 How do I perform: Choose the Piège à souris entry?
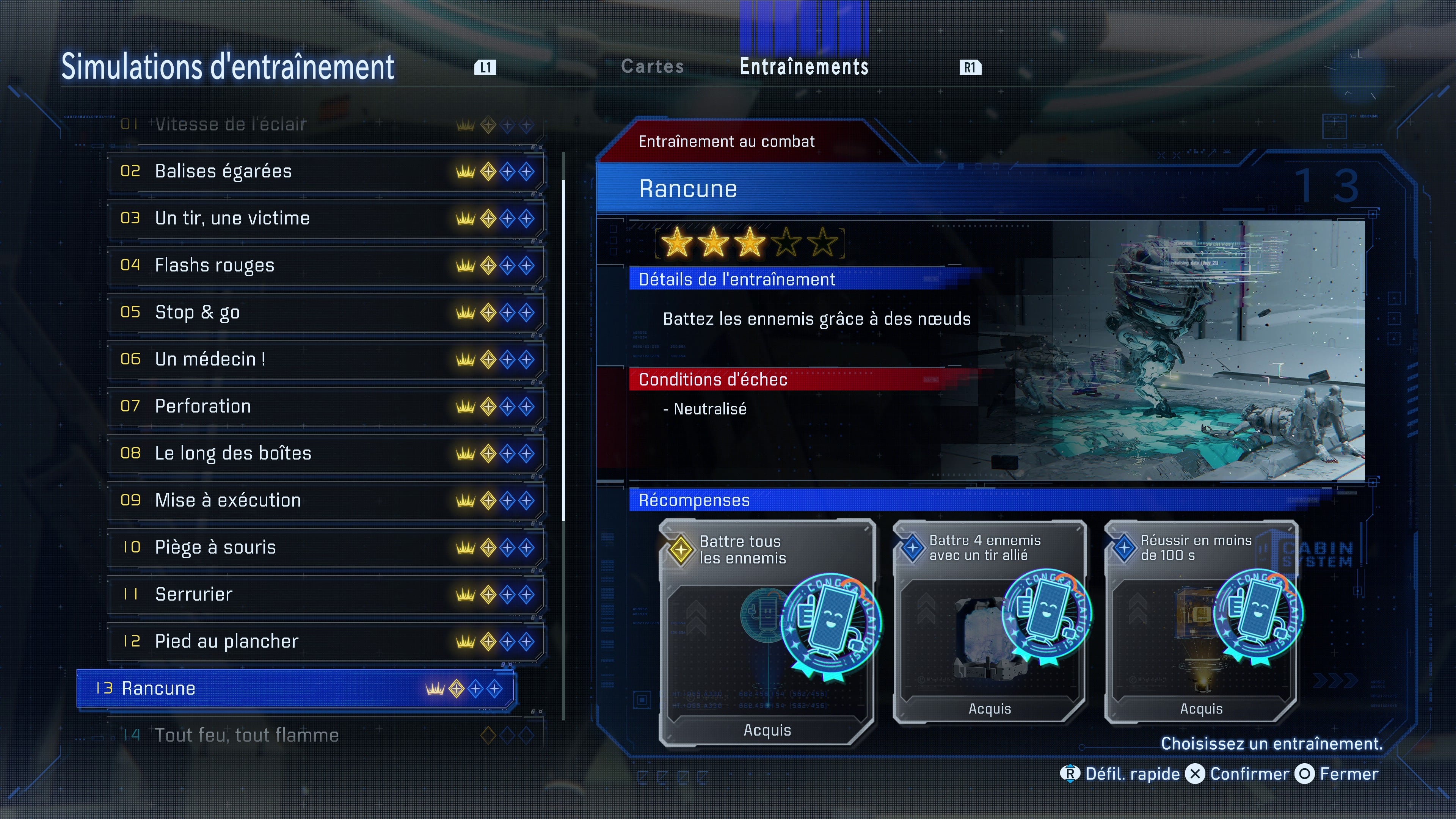(x=325, y=546)
